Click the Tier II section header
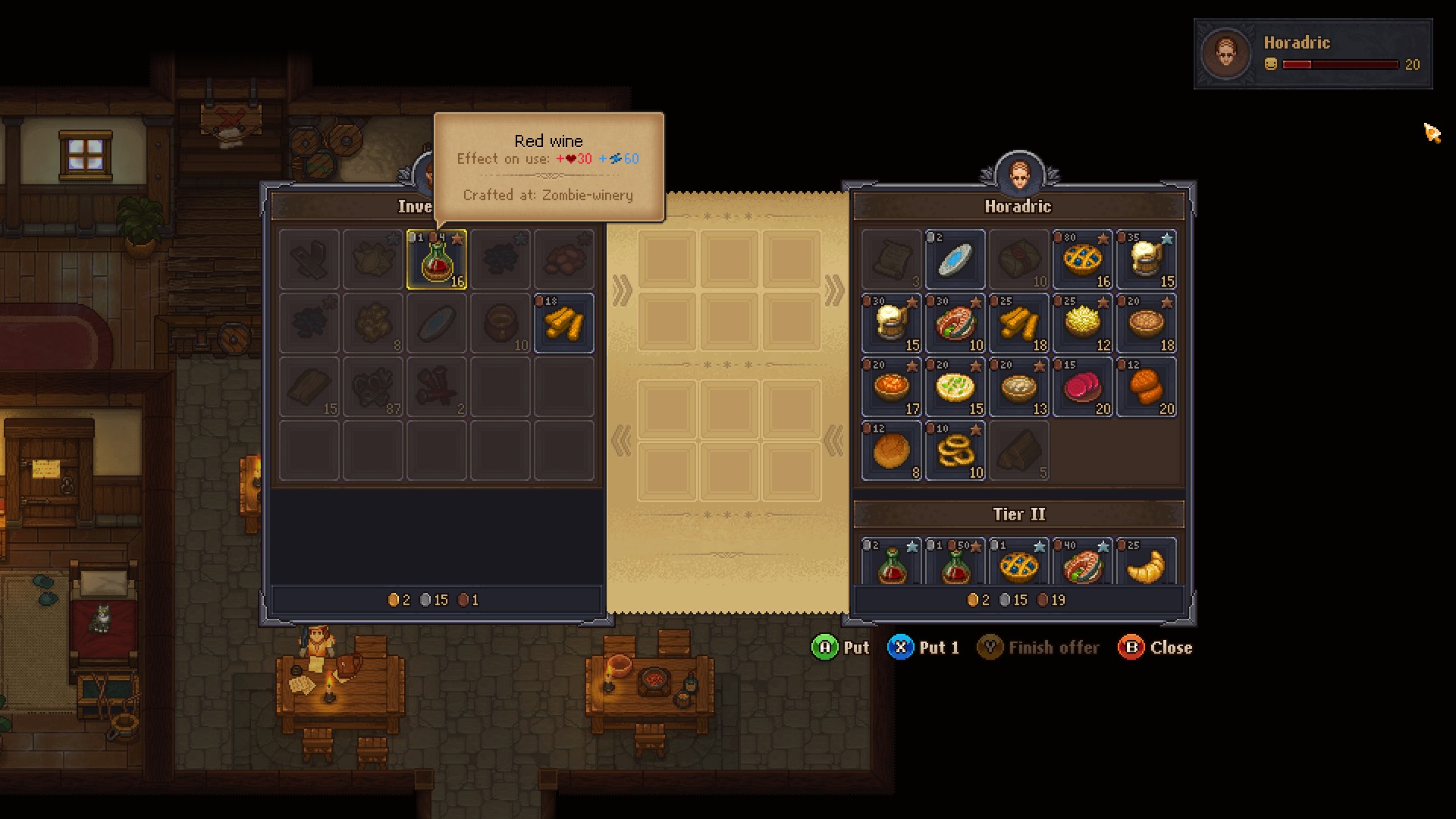 pos(1019,513)
